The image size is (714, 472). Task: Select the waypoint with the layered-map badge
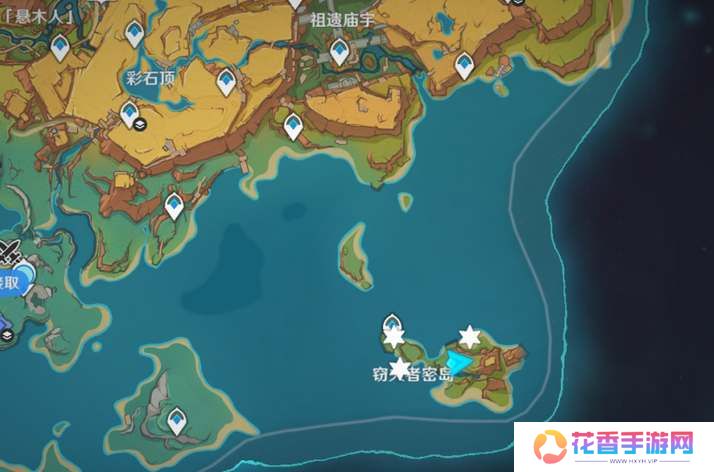click(130, 115)
